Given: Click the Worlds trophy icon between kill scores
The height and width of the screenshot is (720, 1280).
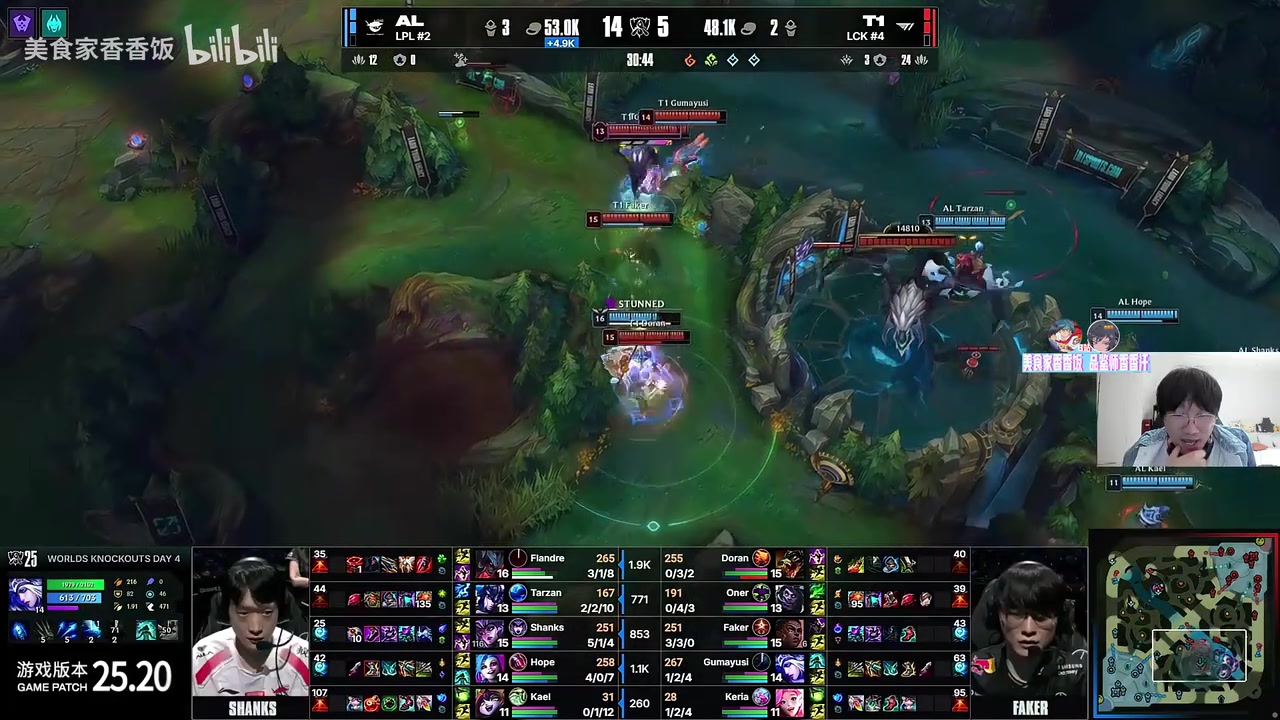Looking at the screenshot, I should 640,27.
